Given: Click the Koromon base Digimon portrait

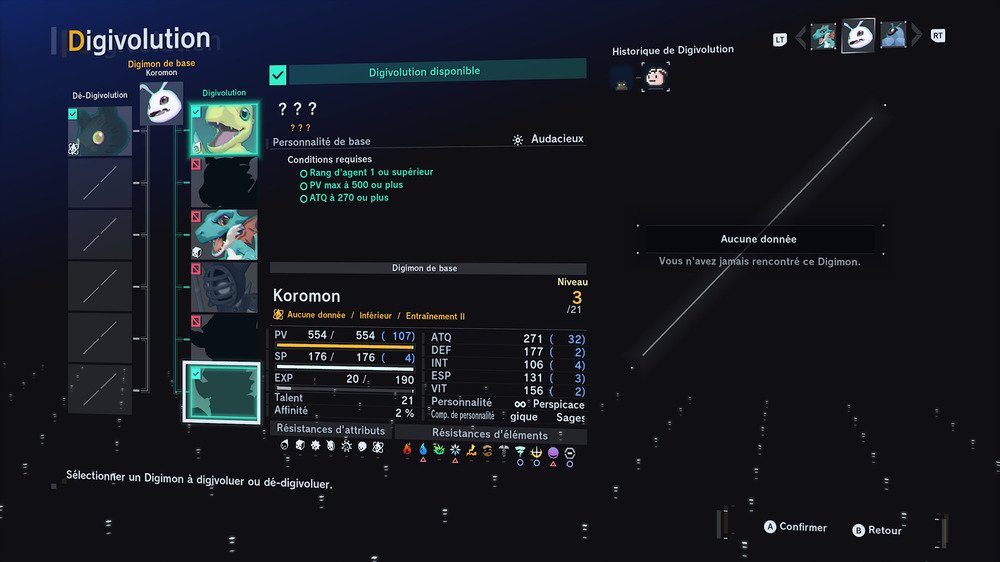Looking at the screenshot, I should pyautogui.click(x=161, y=103).
